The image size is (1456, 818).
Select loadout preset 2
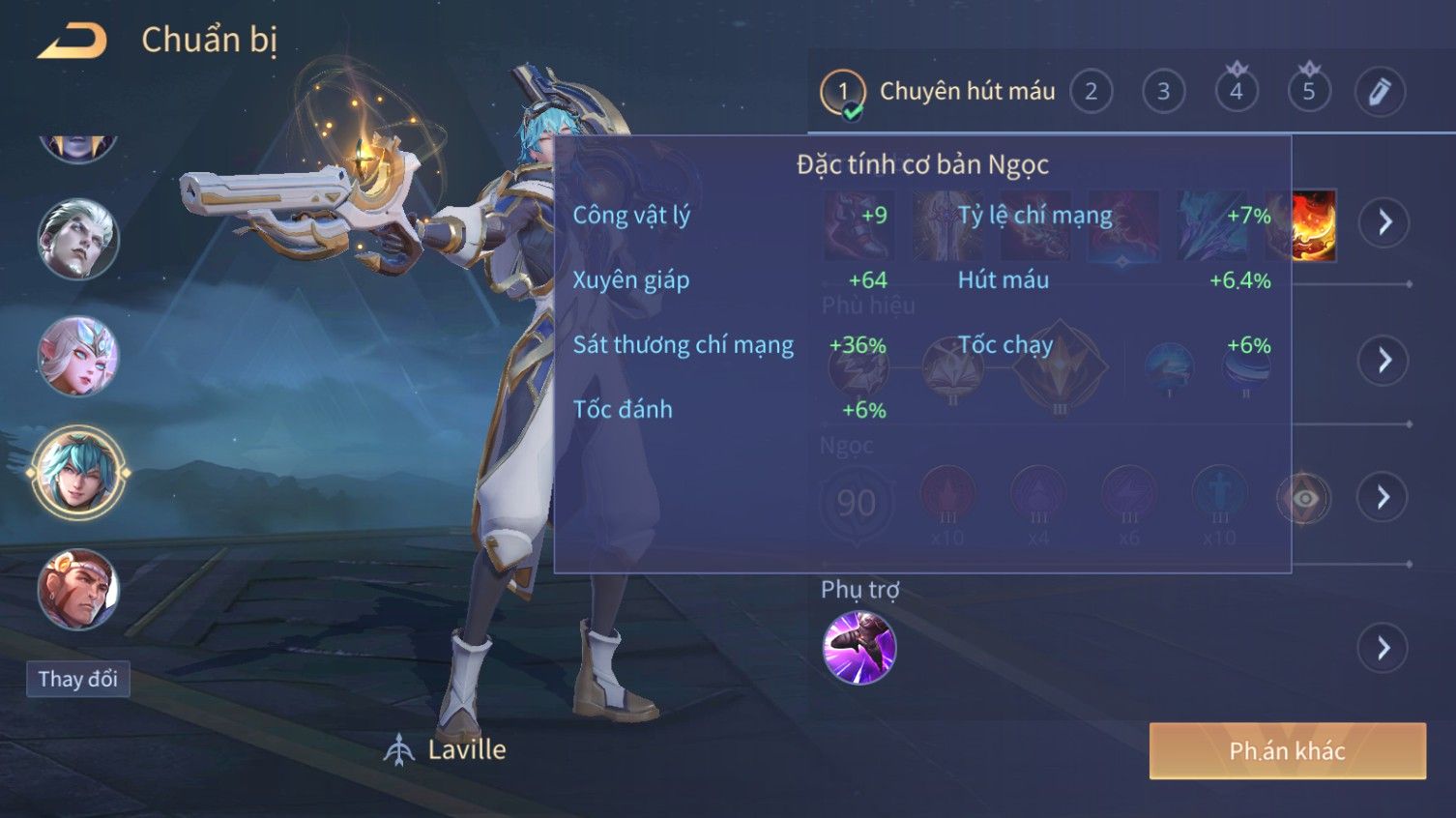coord(1091,92)
